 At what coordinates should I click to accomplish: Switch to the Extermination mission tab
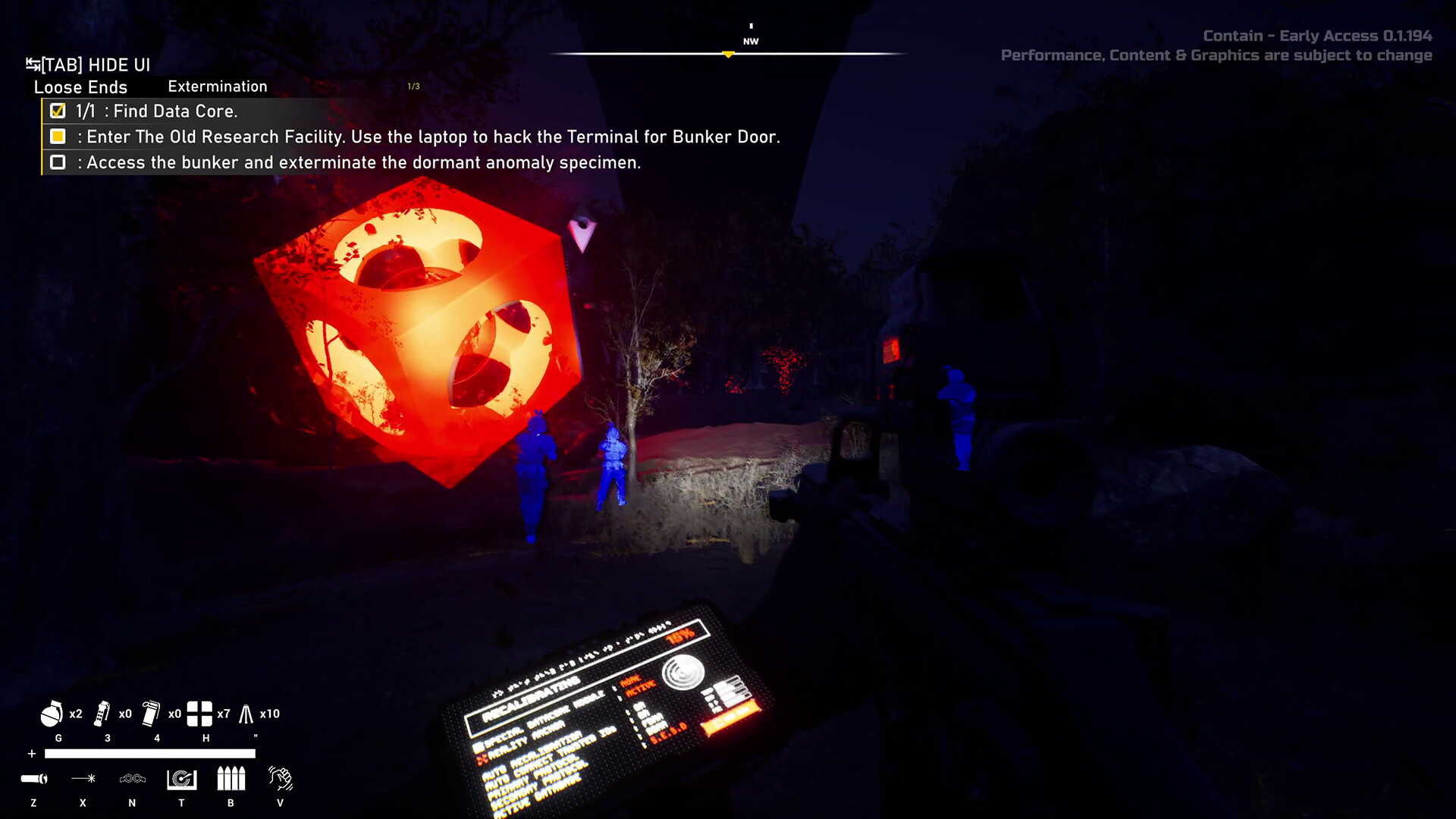click(x=217, y=86)
